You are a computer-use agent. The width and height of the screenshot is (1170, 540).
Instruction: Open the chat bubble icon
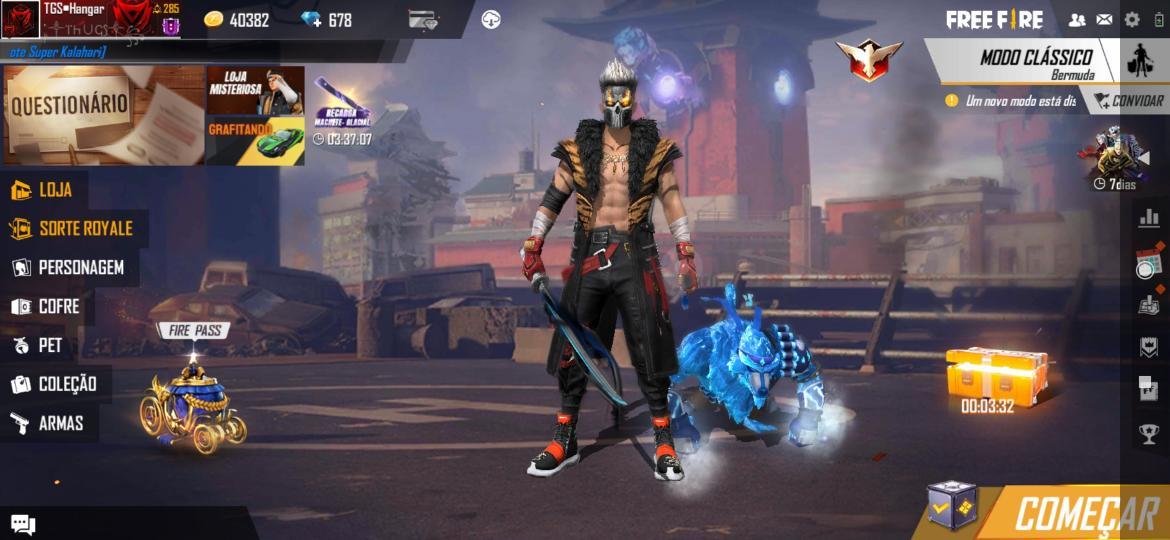(x=23, y=524)
